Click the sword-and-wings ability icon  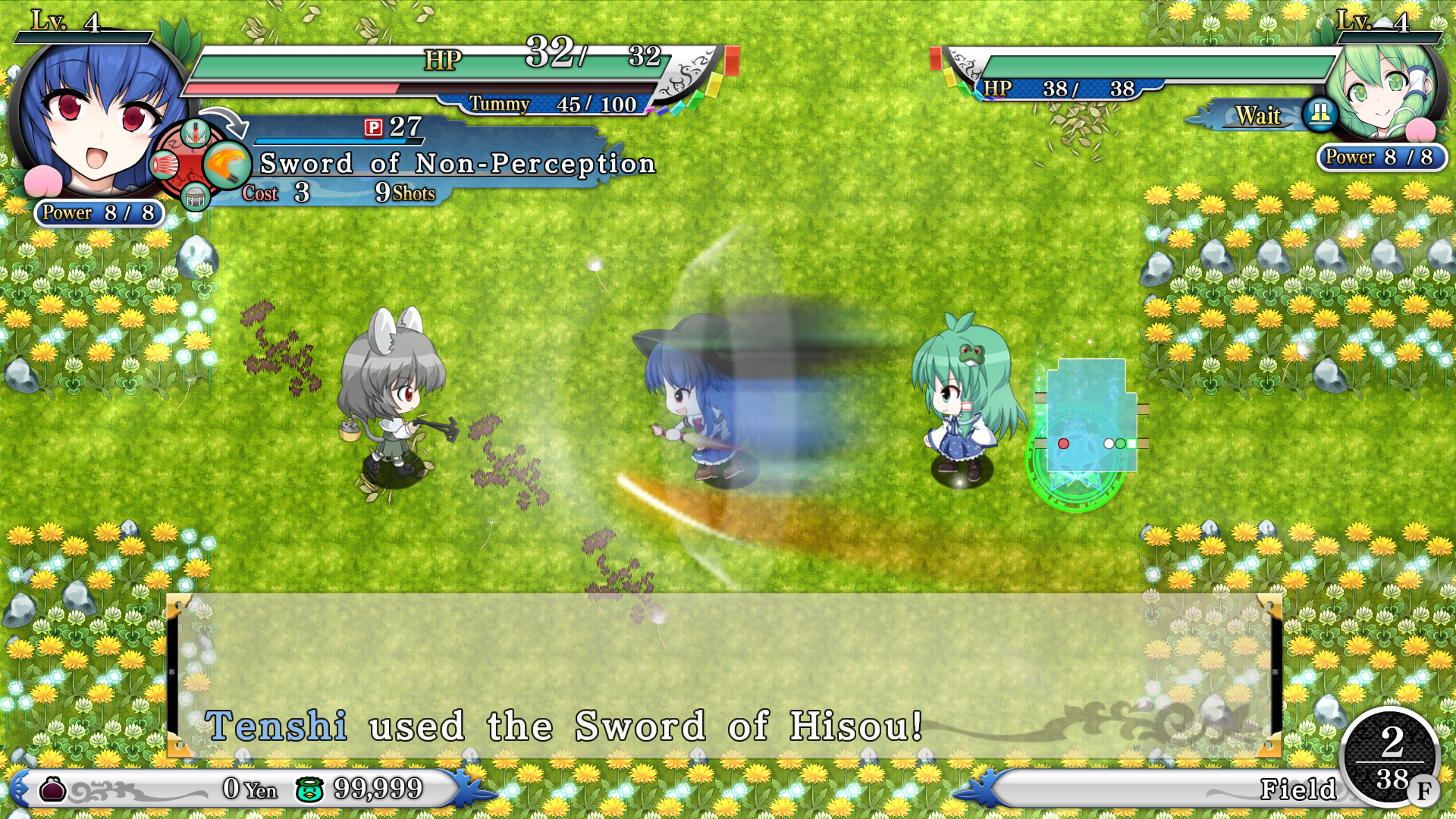click(196, 133)
